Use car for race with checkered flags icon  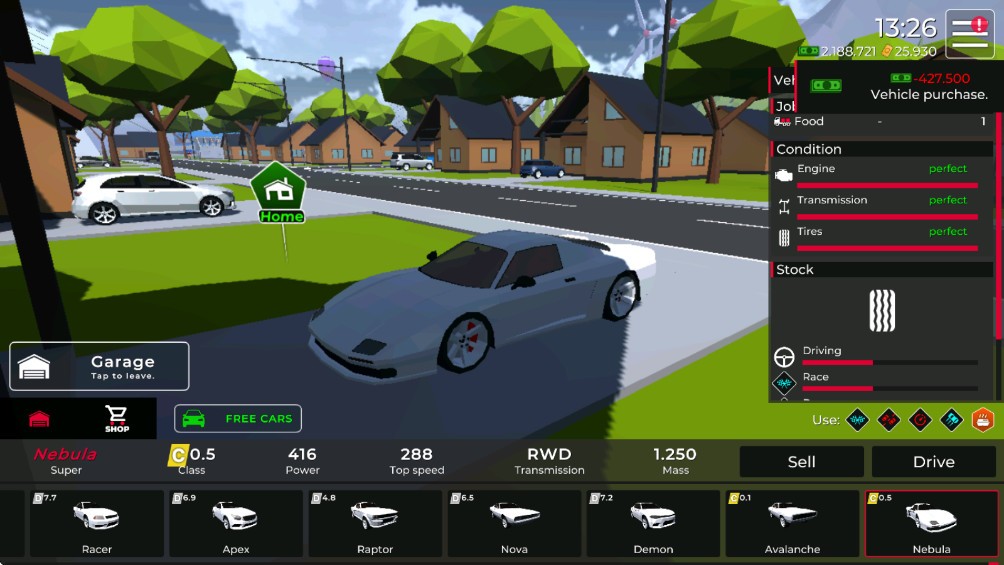(x=857, y=420)
